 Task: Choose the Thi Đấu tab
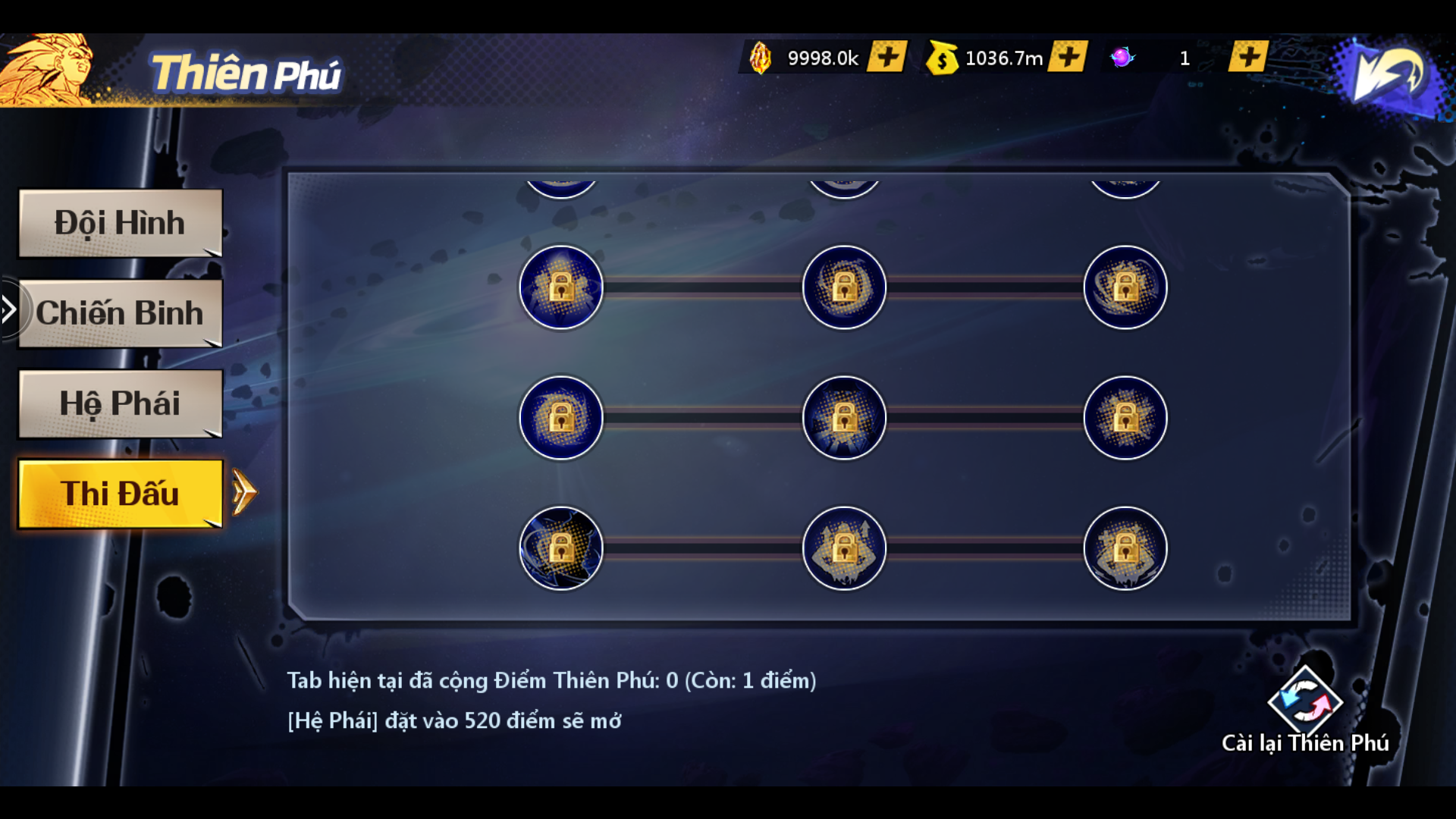click(120, 494)
